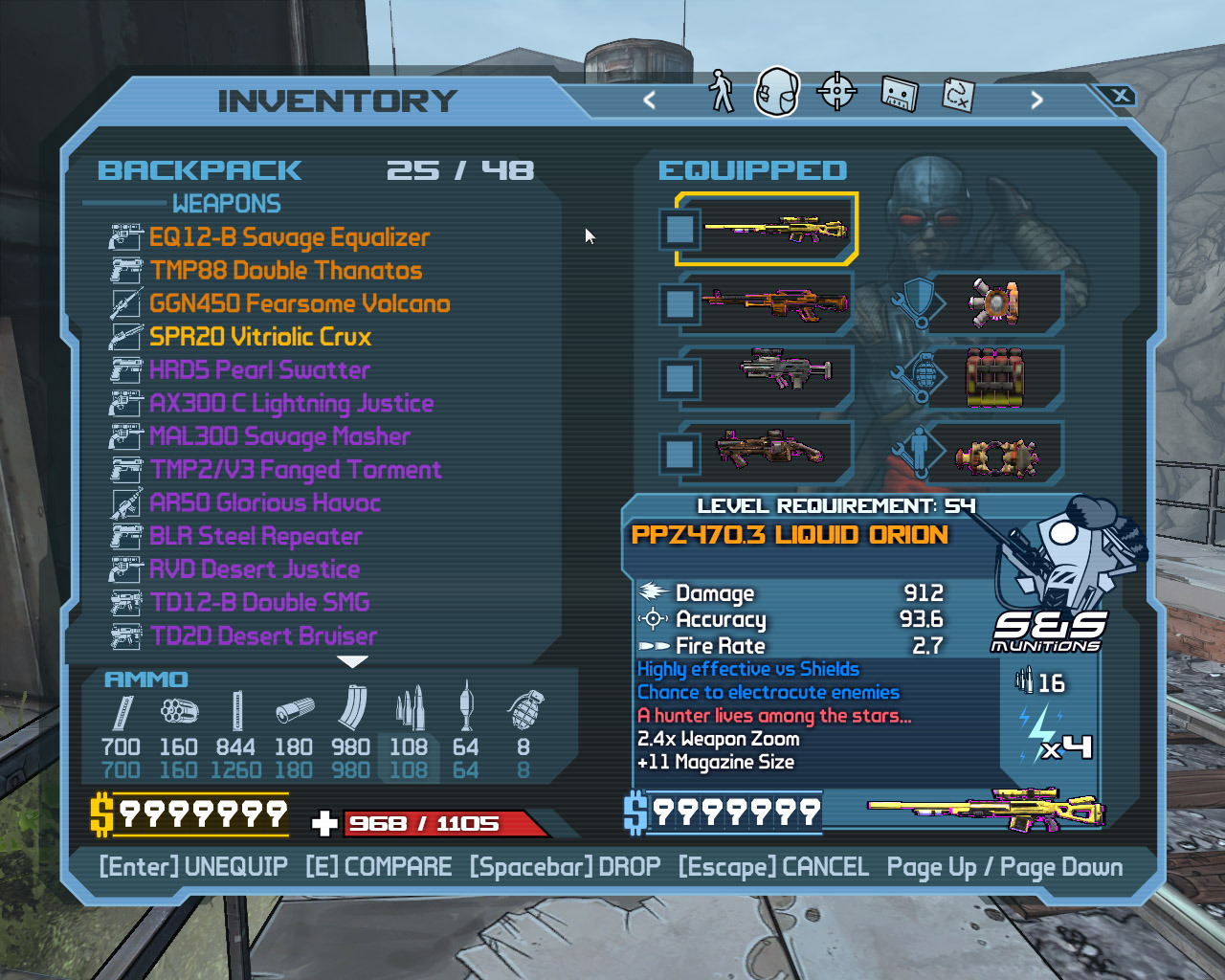Select SPR20 Vitriolic Crux in the backpack
This screenshot has height=980, width=1225.
click(260, 337)
